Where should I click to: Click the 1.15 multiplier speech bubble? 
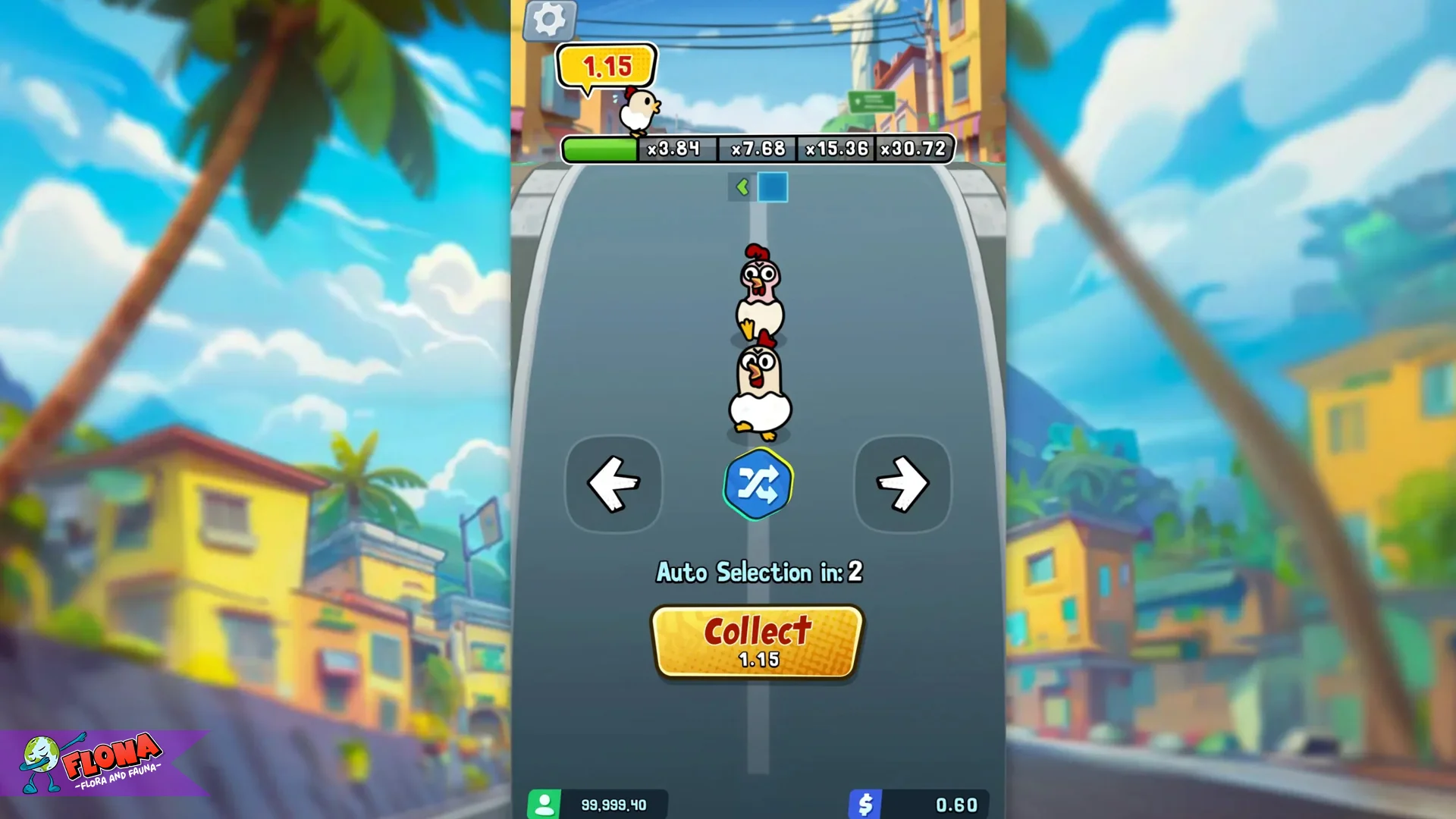(604, 67)
